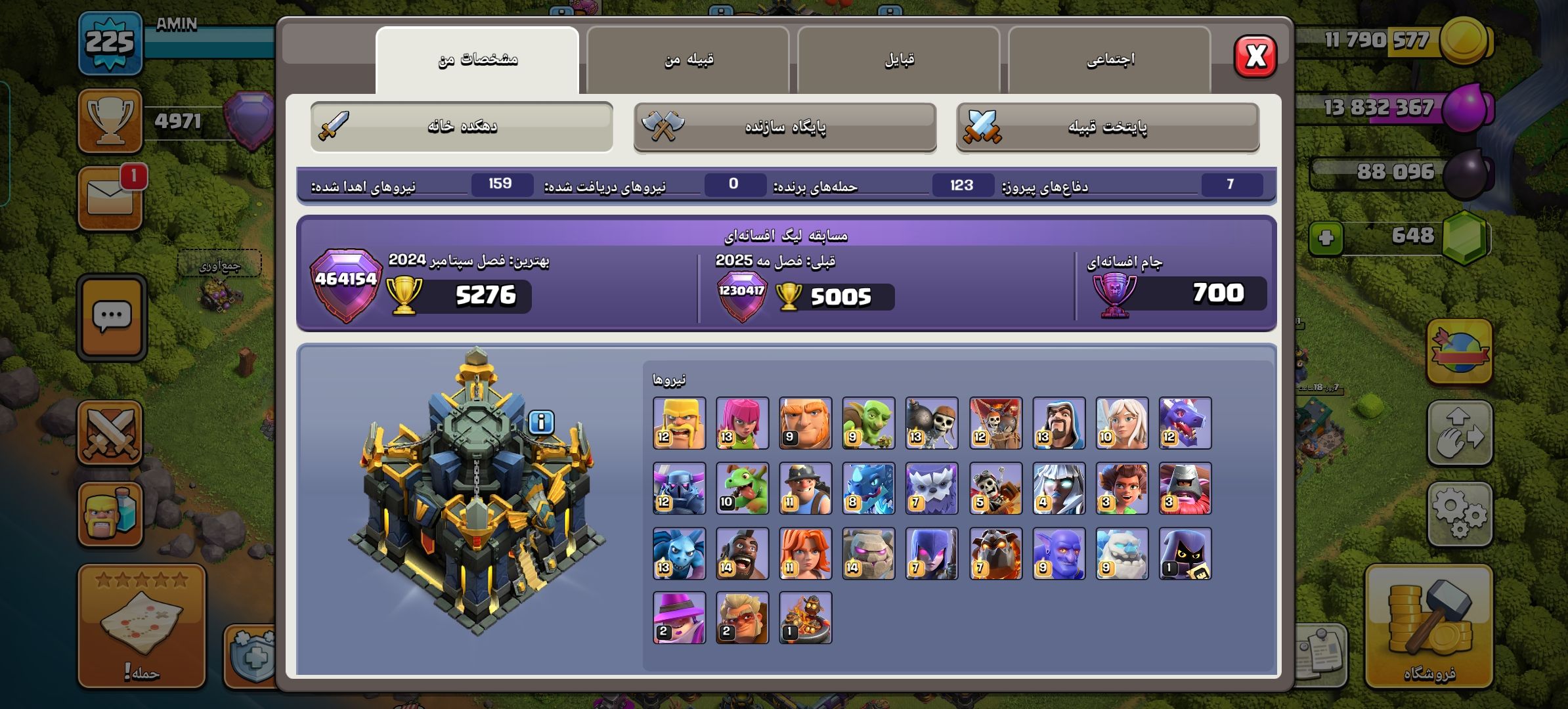The image size is (1568, 709).
Task: Switch to the قبیله من tab
Action: 688,60
